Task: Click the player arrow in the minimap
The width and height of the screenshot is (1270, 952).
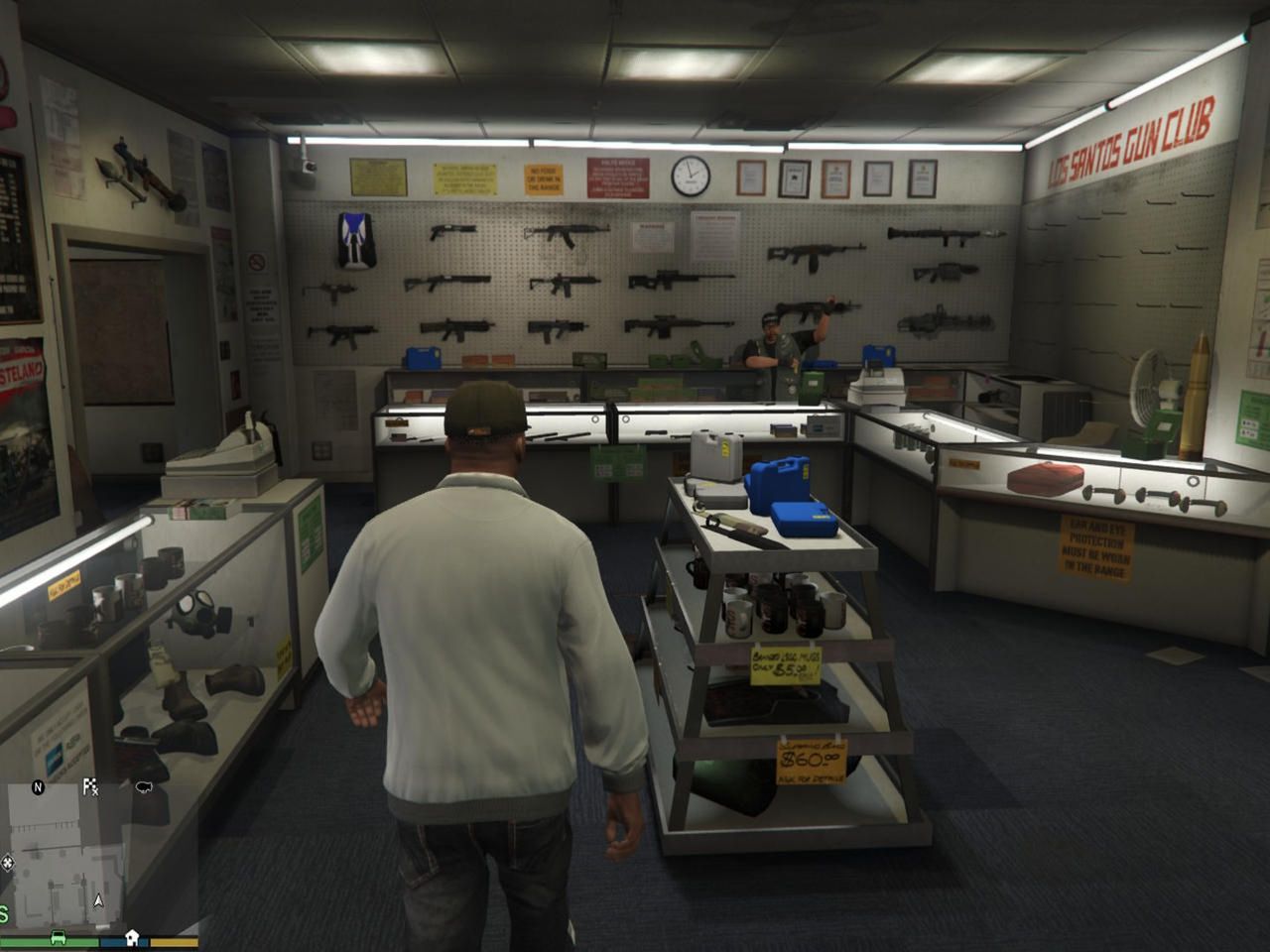Action: (x=98, y=901)
